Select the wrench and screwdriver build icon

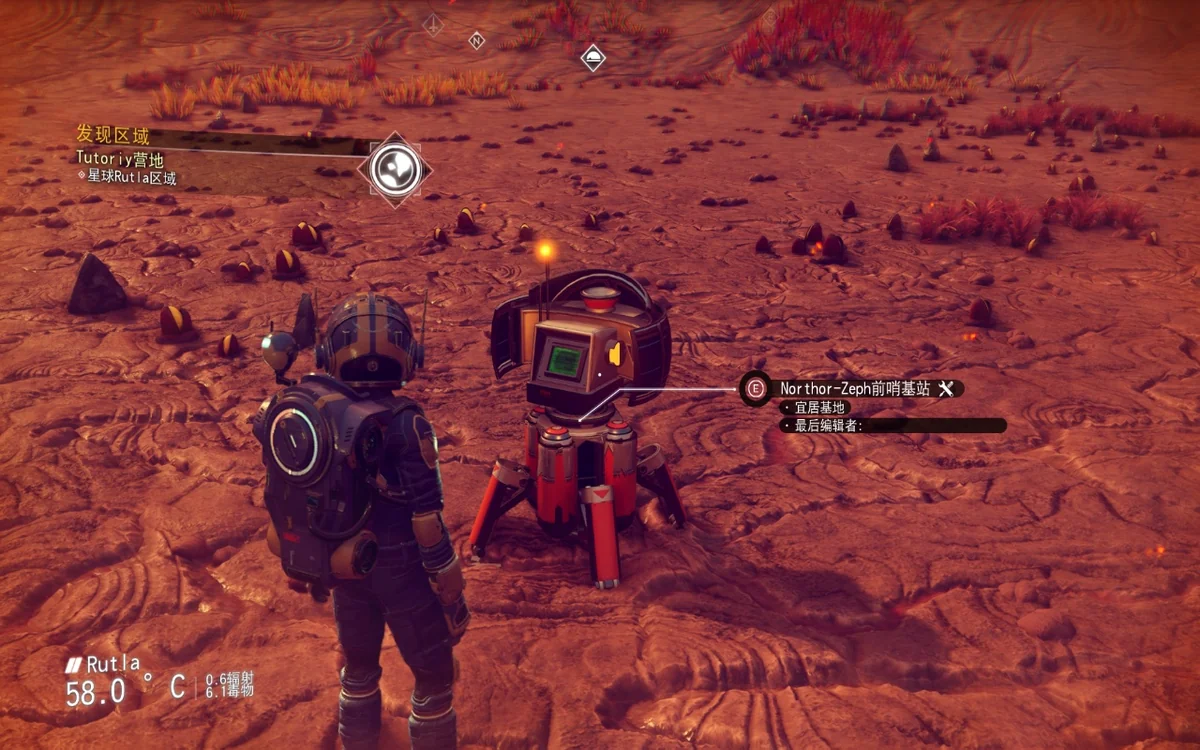(x=946, y=388)
